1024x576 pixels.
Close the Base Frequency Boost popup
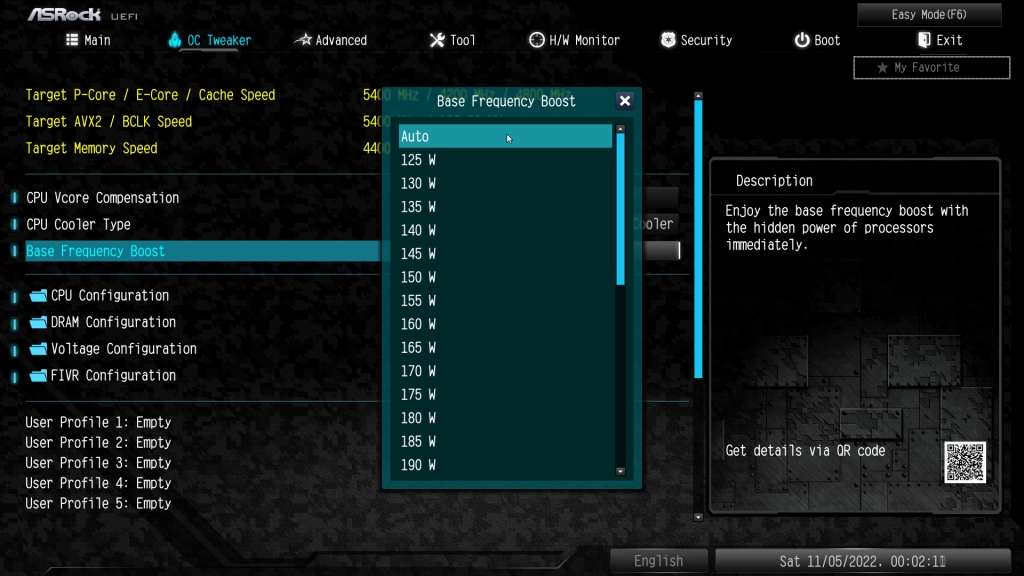pos(625,101)
